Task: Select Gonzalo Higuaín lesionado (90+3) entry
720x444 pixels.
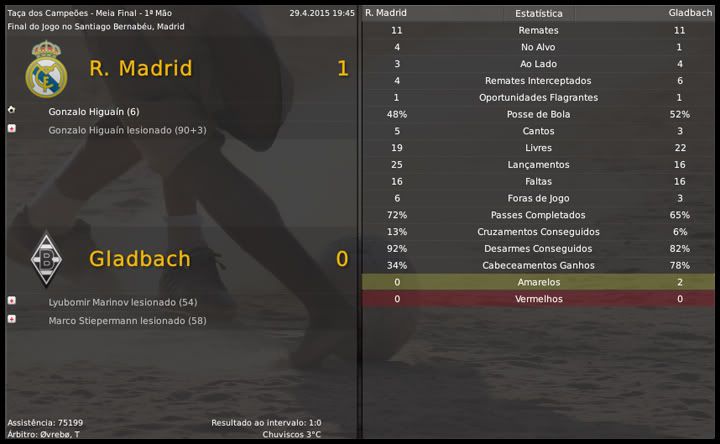Action: 127,130
